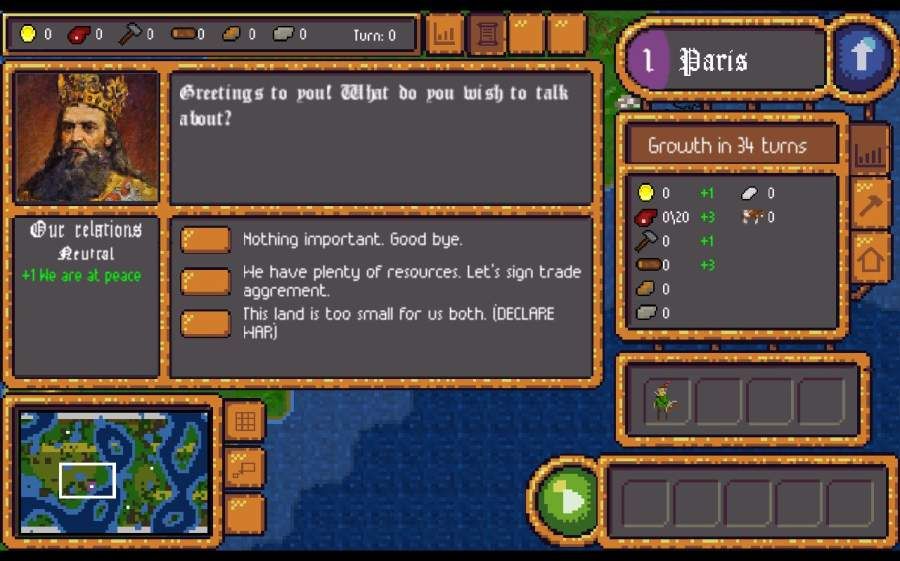
Task: Open the bar chart statistics button in top bar
Action: click(x=445, y=35)
